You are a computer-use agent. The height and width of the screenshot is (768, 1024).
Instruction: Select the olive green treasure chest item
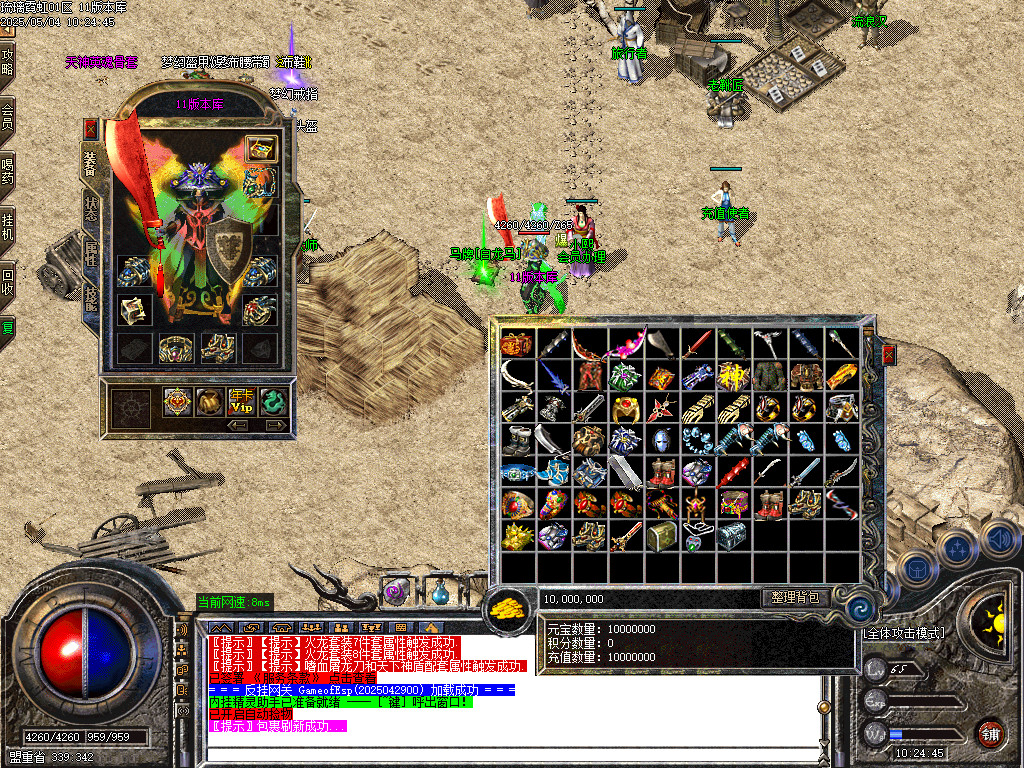tap(661, 536)
